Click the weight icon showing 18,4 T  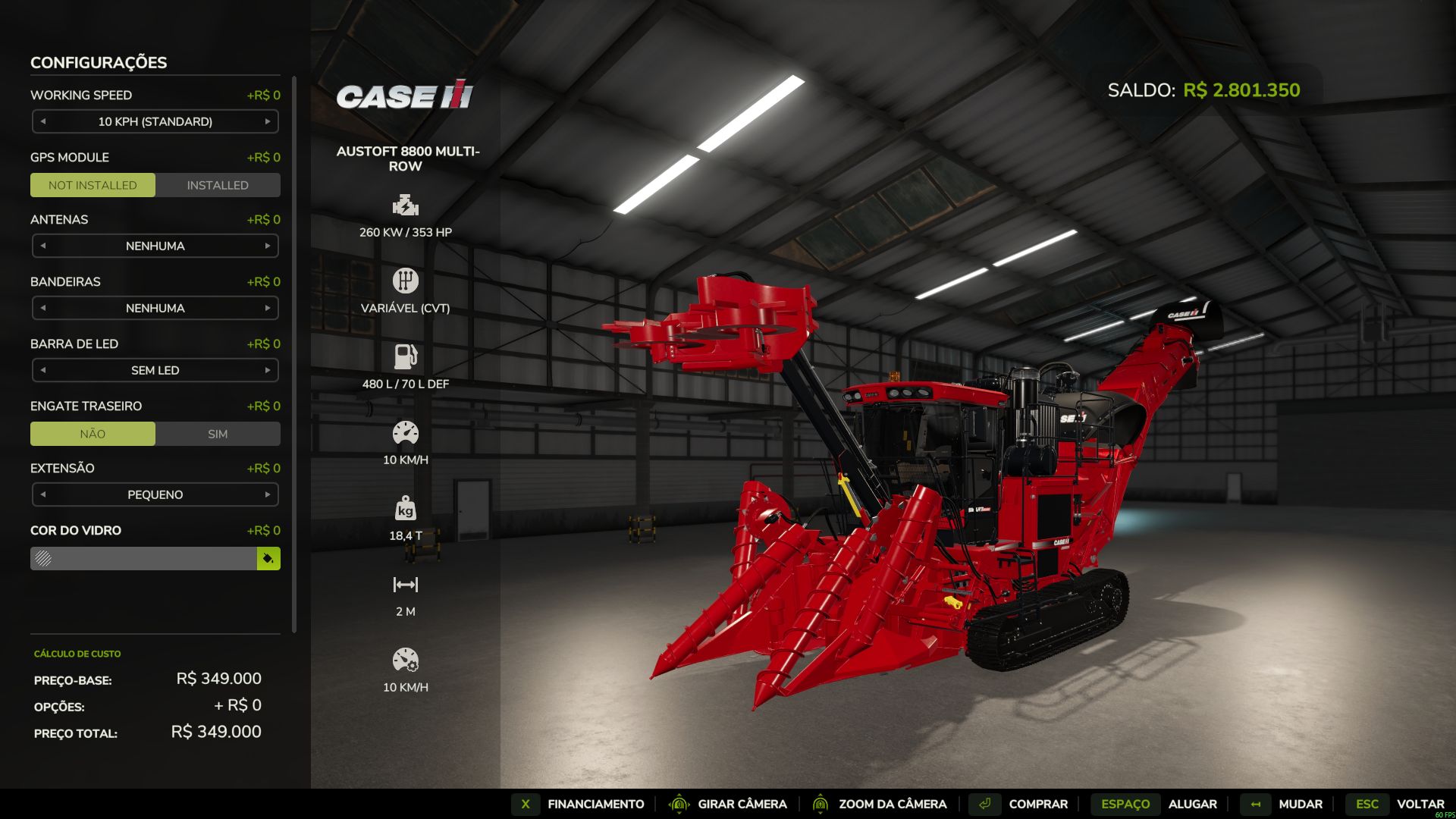pos(406,509)
